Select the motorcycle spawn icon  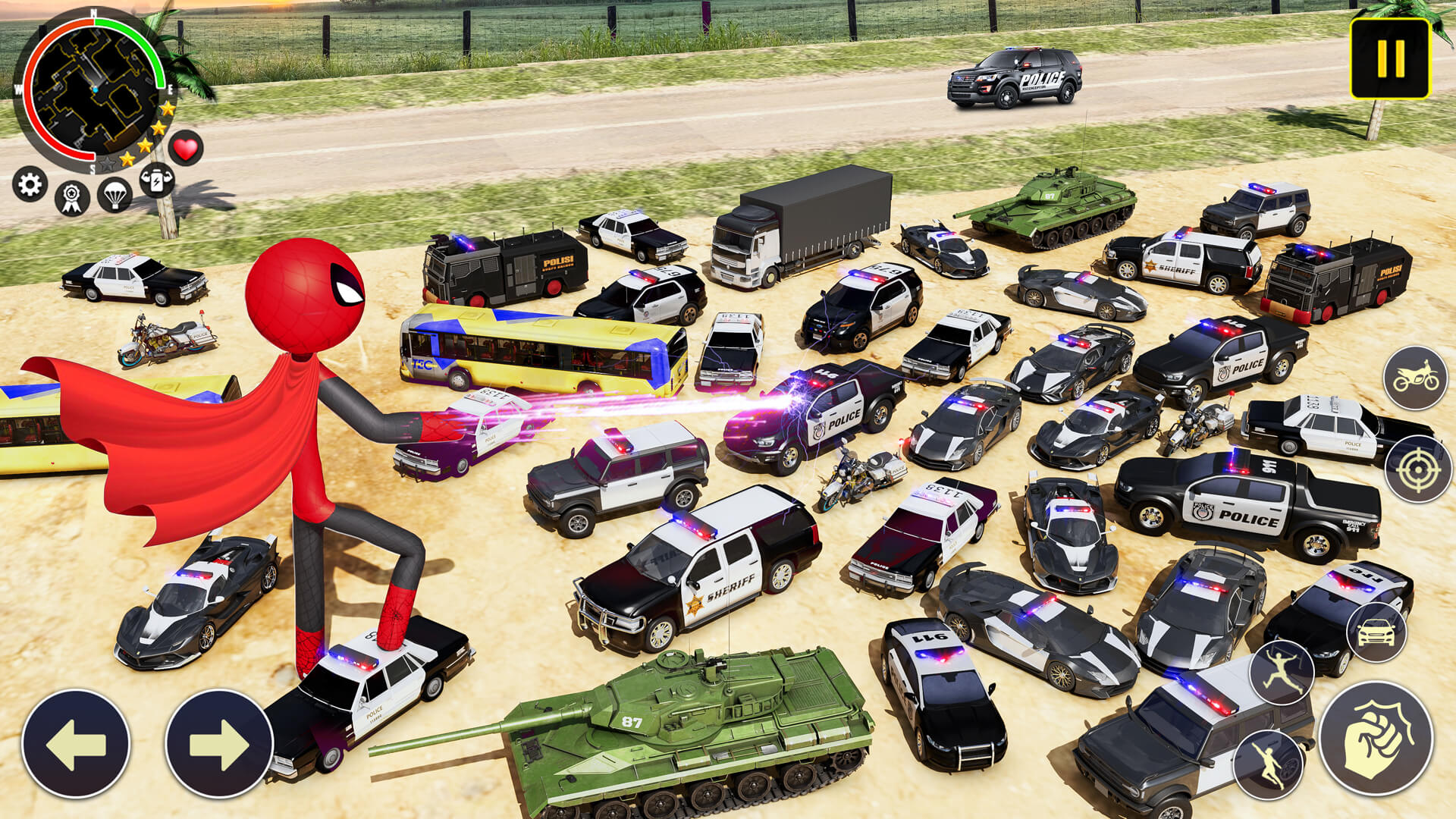[x=1415, y=377]
